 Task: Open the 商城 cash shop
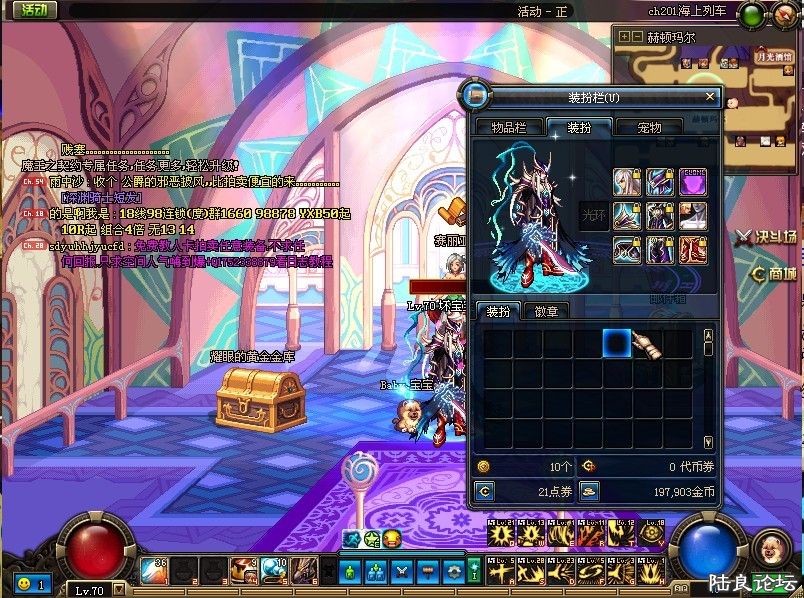(x=775, y=273)
